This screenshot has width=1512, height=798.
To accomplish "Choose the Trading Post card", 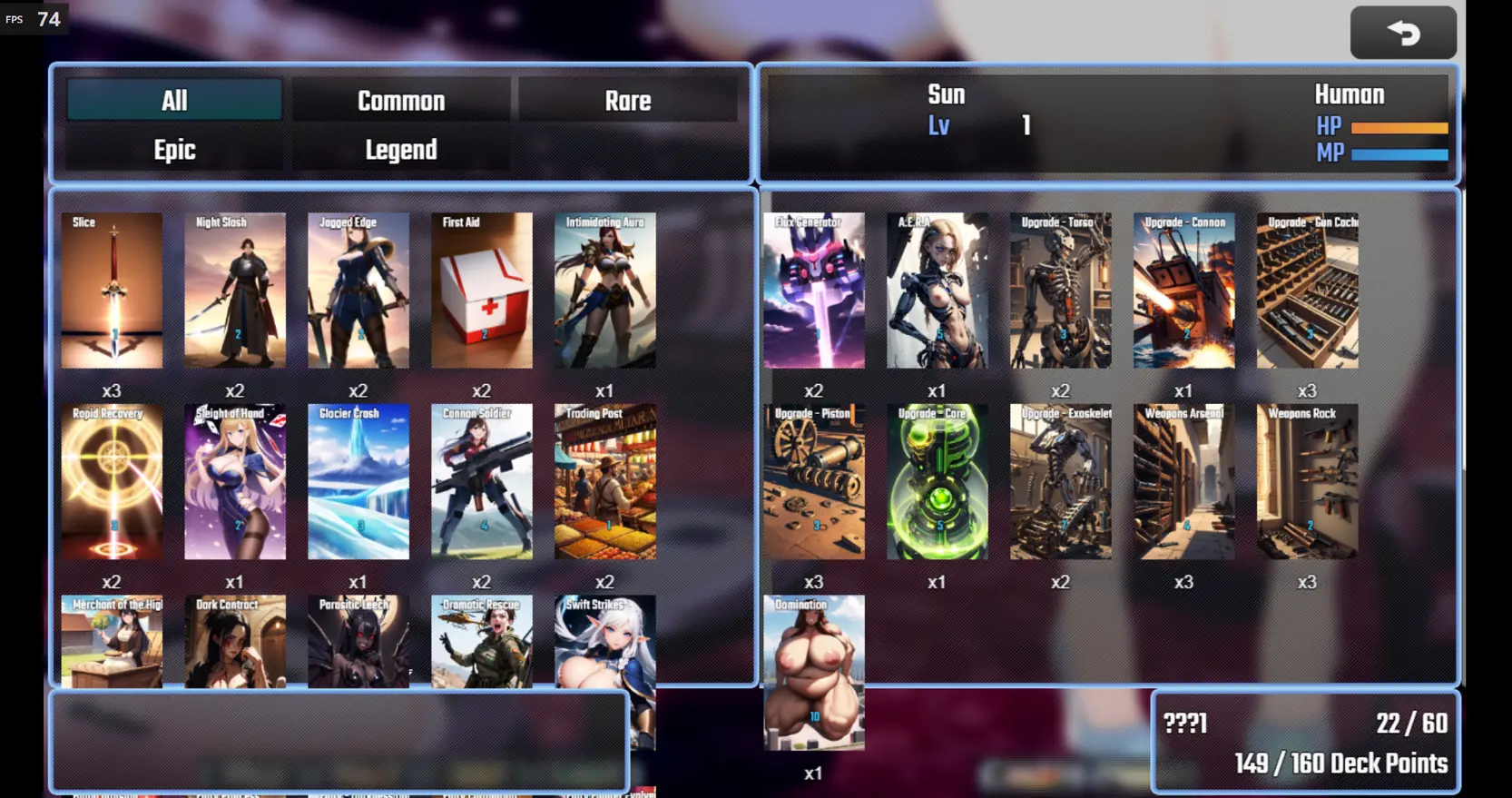I will [605, 482].
